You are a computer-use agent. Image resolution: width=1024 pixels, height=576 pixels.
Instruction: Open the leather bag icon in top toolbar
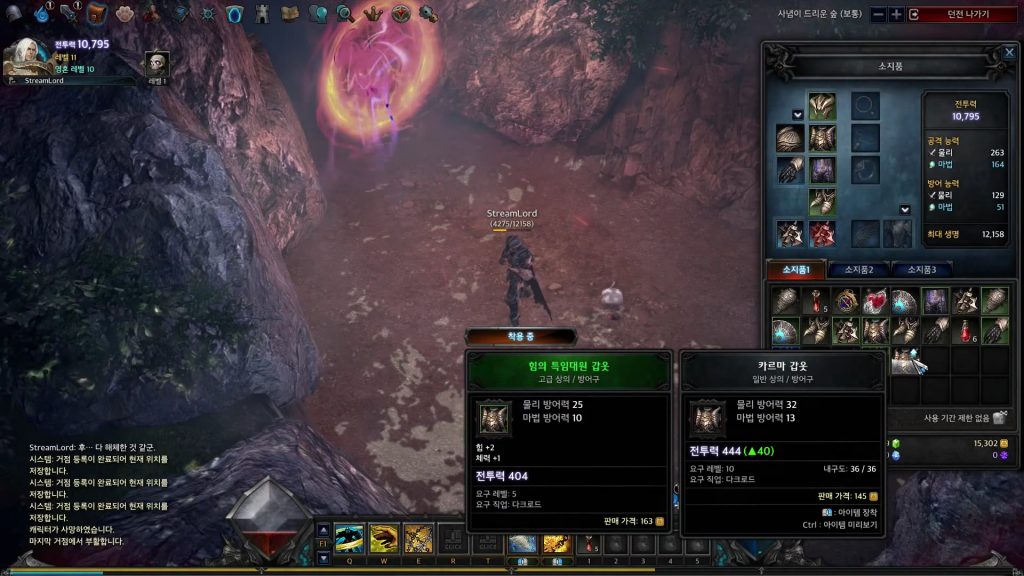pyautogui.click(x=97, y=13)
